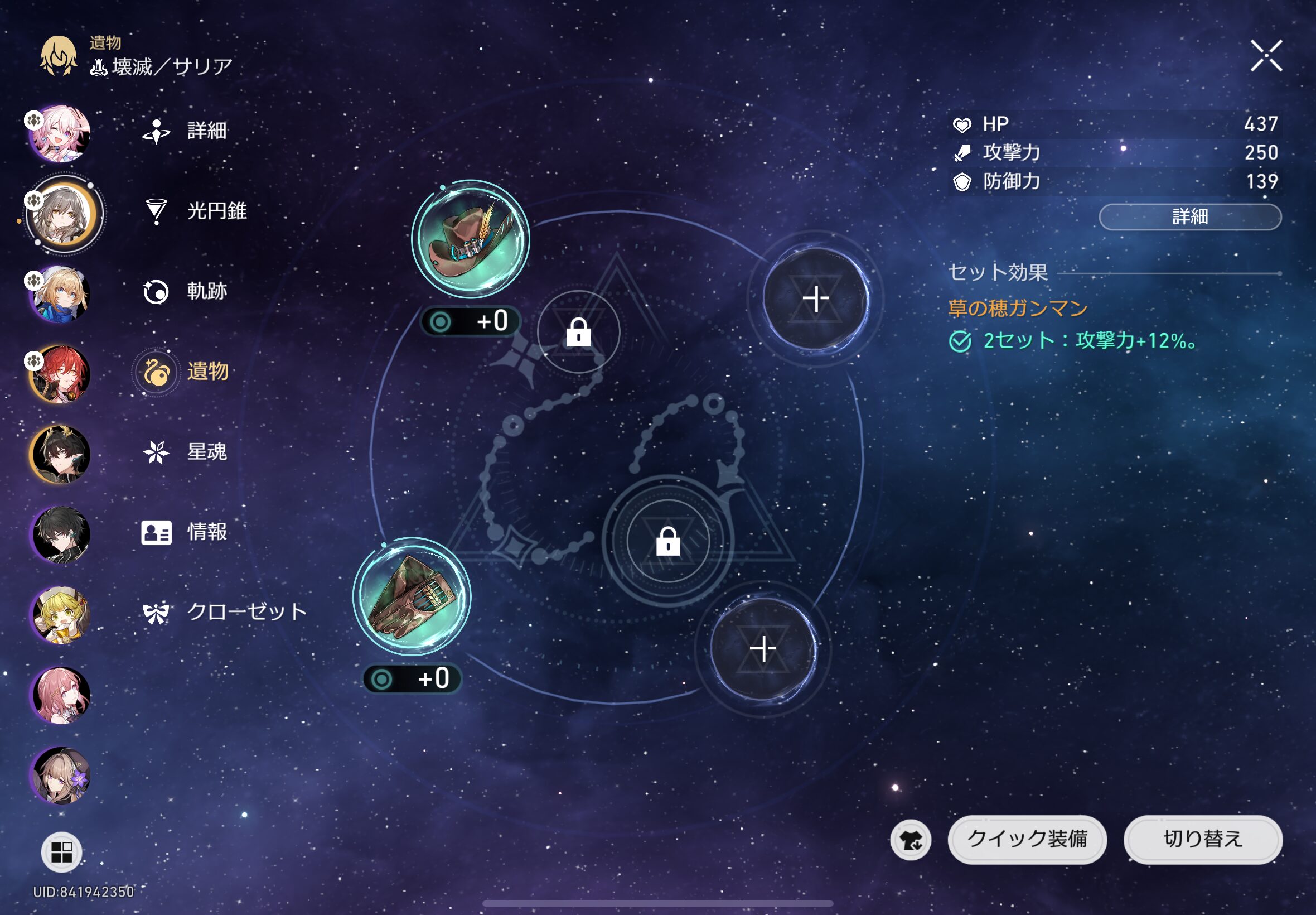Close the relics screen
This screenshot has height=915, width=1316.
(1266, 56)
